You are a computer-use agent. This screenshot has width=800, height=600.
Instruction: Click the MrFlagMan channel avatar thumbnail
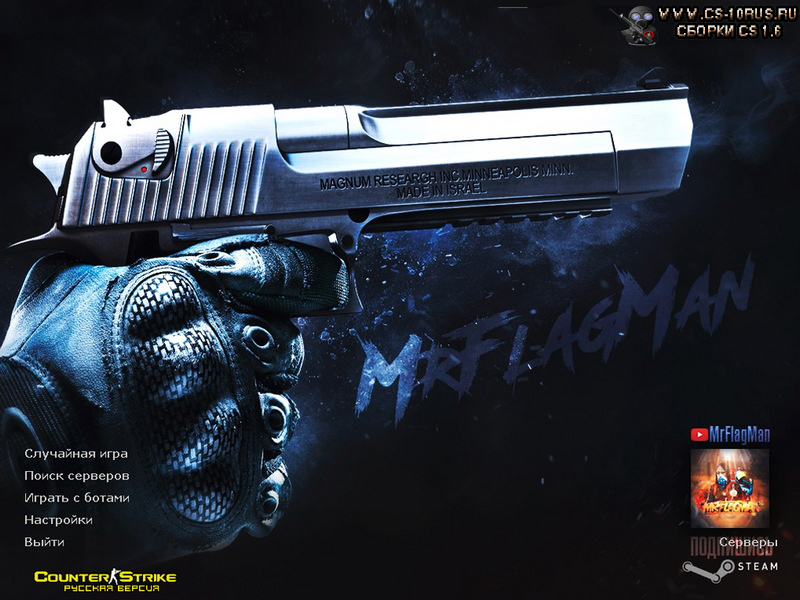pos(729,488)
